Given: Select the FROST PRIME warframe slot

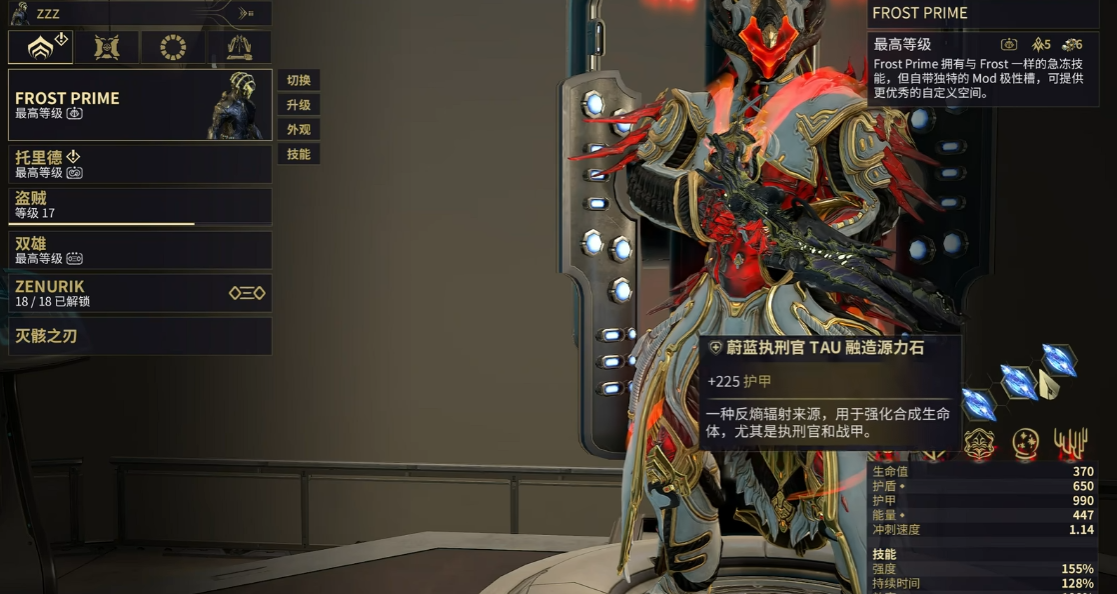Looking at the screenshot, I should coord(140,105).
